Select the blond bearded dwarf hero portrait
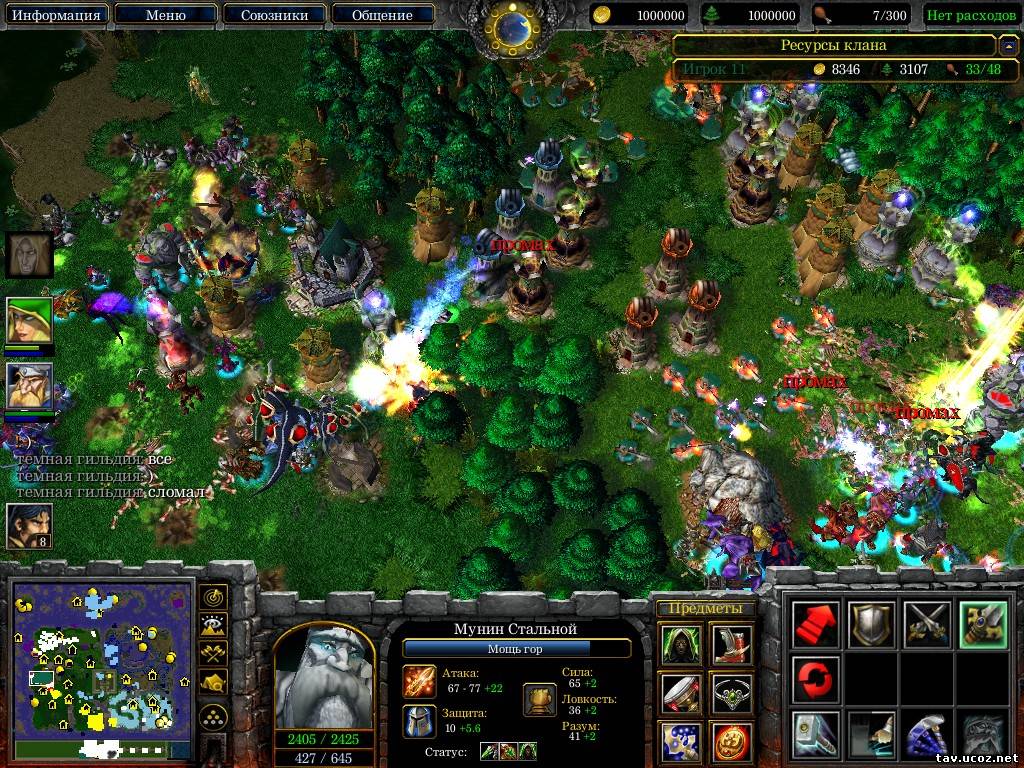The width and height of the screenshot is (1024, 768). (29, 385)
